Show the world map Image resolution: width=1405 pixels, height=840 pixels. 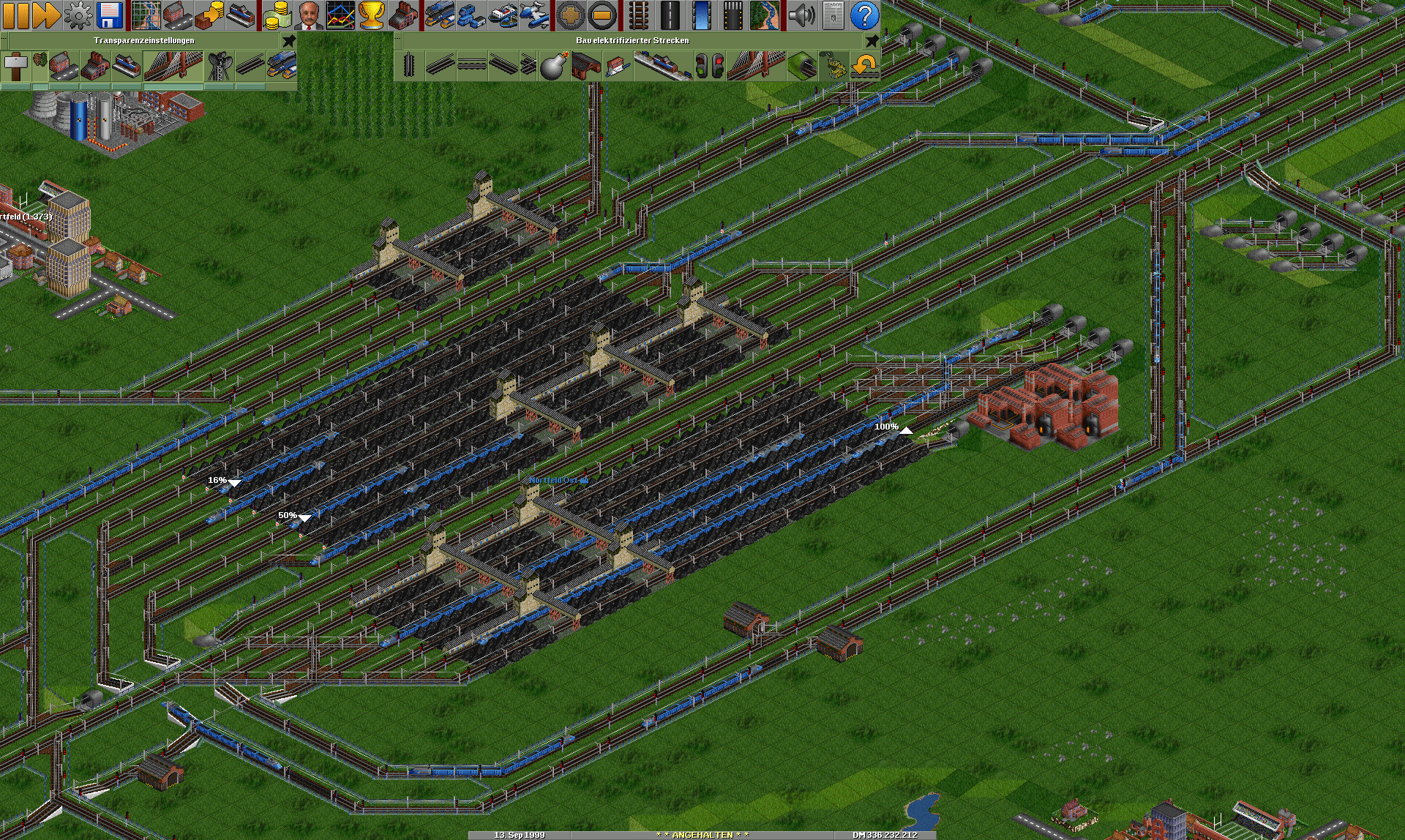[x=146, y=15]
